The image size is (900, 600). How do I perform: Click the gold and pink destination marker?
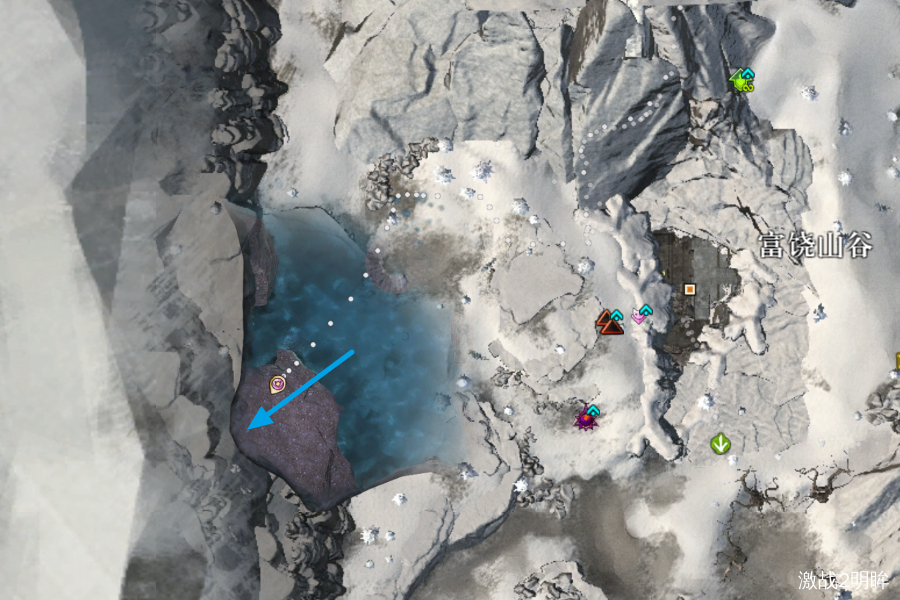(277, 383)
